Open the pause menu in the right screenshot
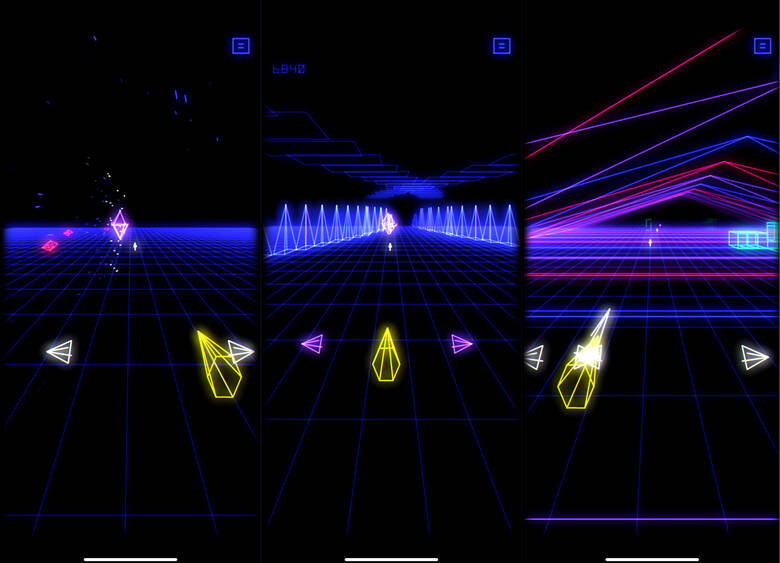The width and height of the screenshot is (780, 563). pos(763,46)
